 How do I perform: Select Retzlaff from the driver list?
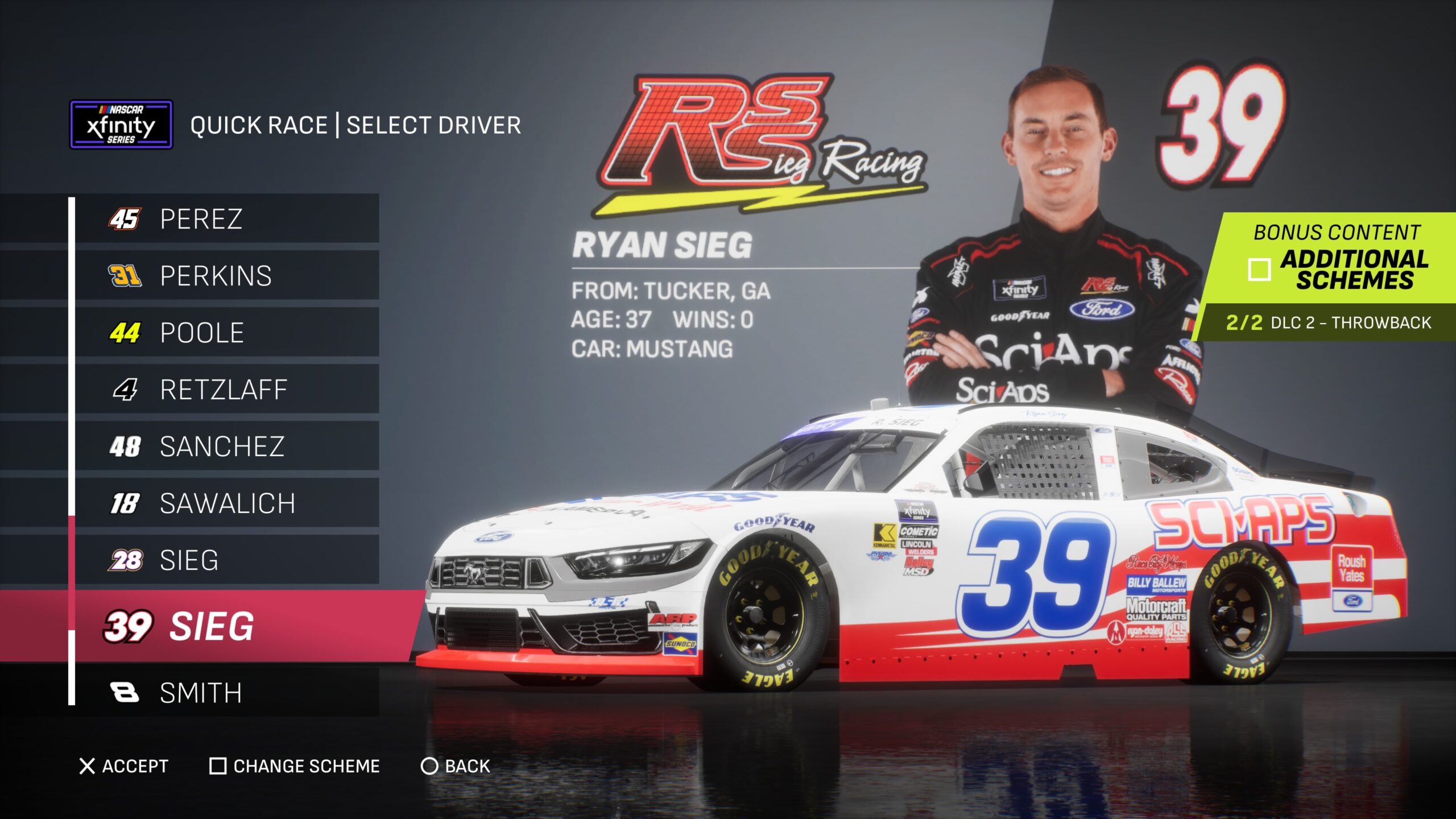[226, 390]
